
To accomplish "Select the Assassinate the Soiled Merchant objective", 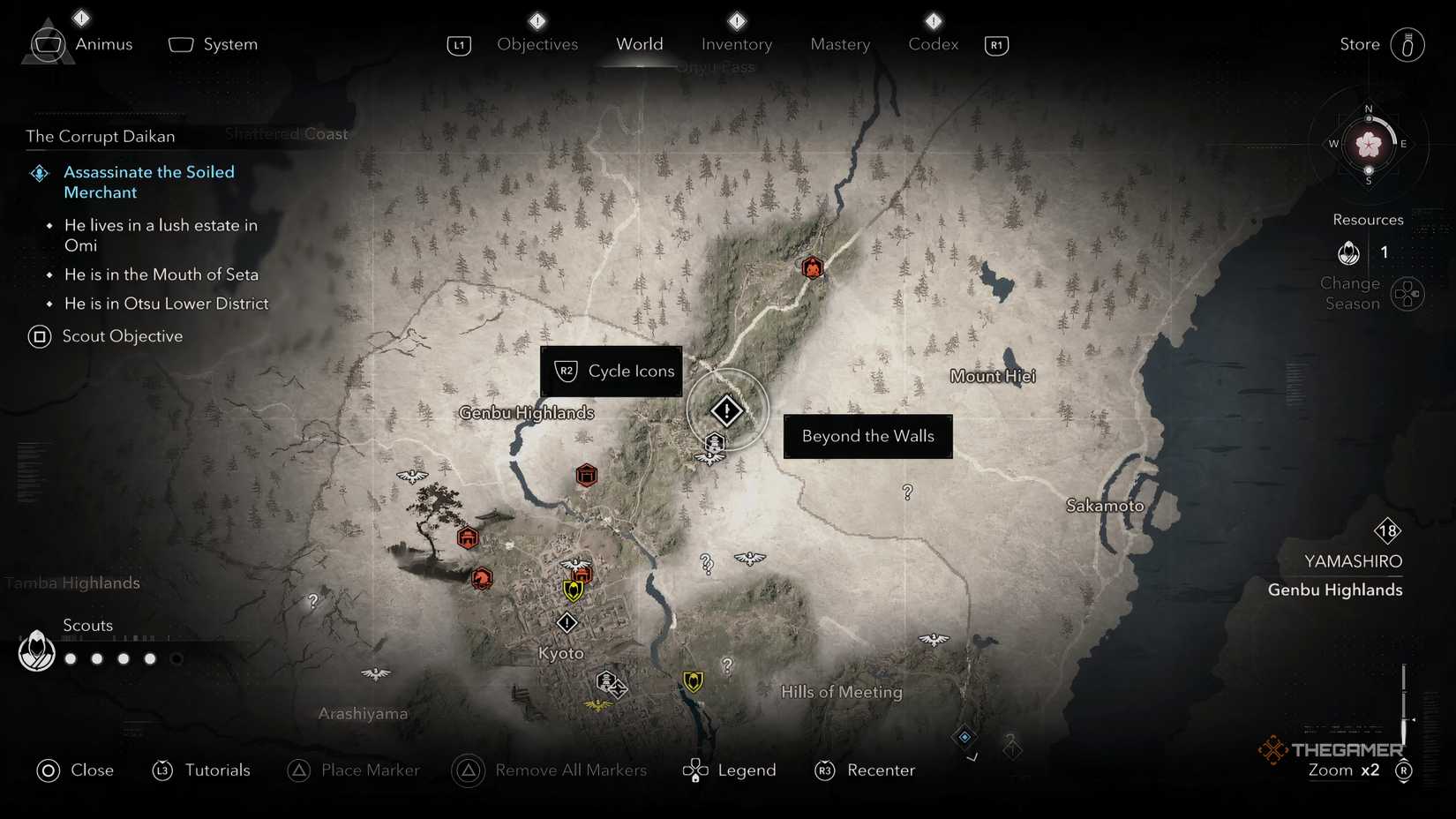I will point(148,182).
